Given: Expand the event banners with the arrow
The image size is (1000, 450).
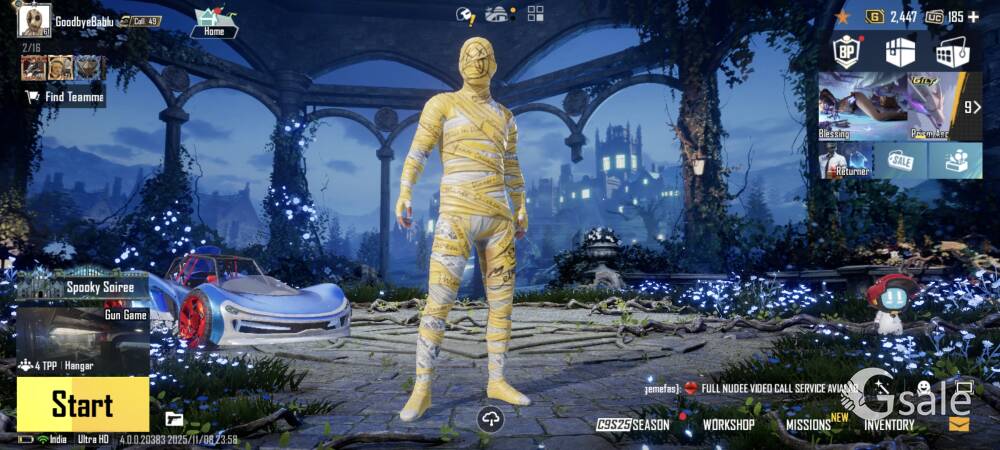Looking at the screenshot, I should (x=970, y=106).
